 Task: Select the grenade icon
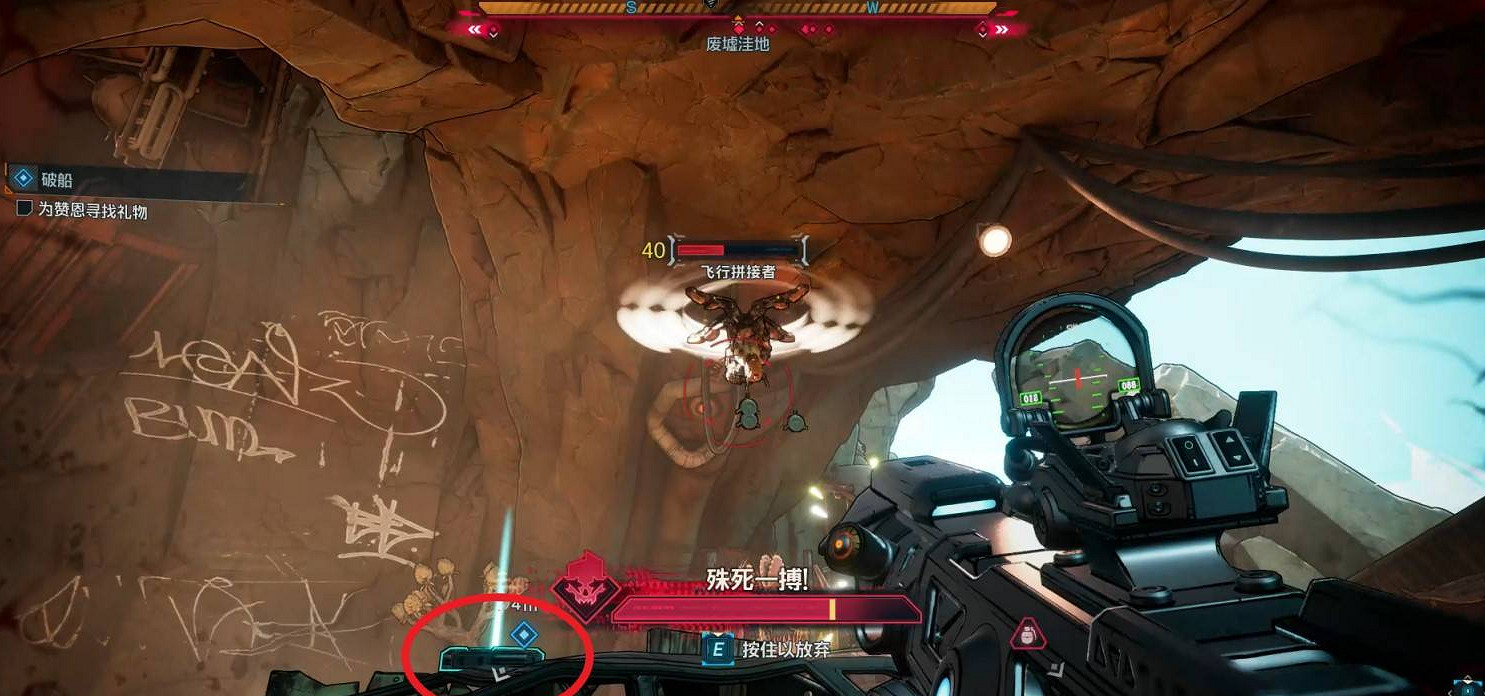[1023, 635]
